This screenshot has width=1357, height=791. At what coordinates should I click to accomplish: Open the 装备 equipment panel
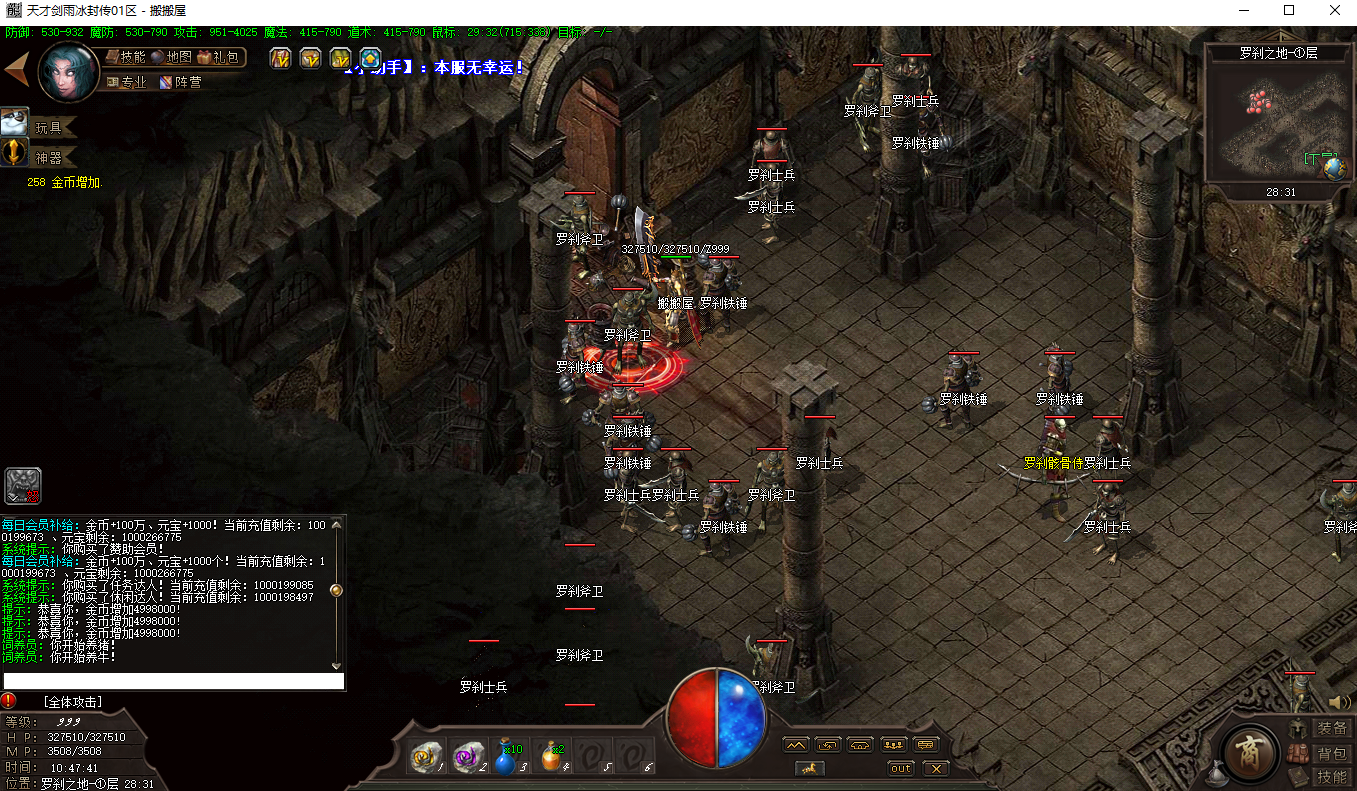1321,728
